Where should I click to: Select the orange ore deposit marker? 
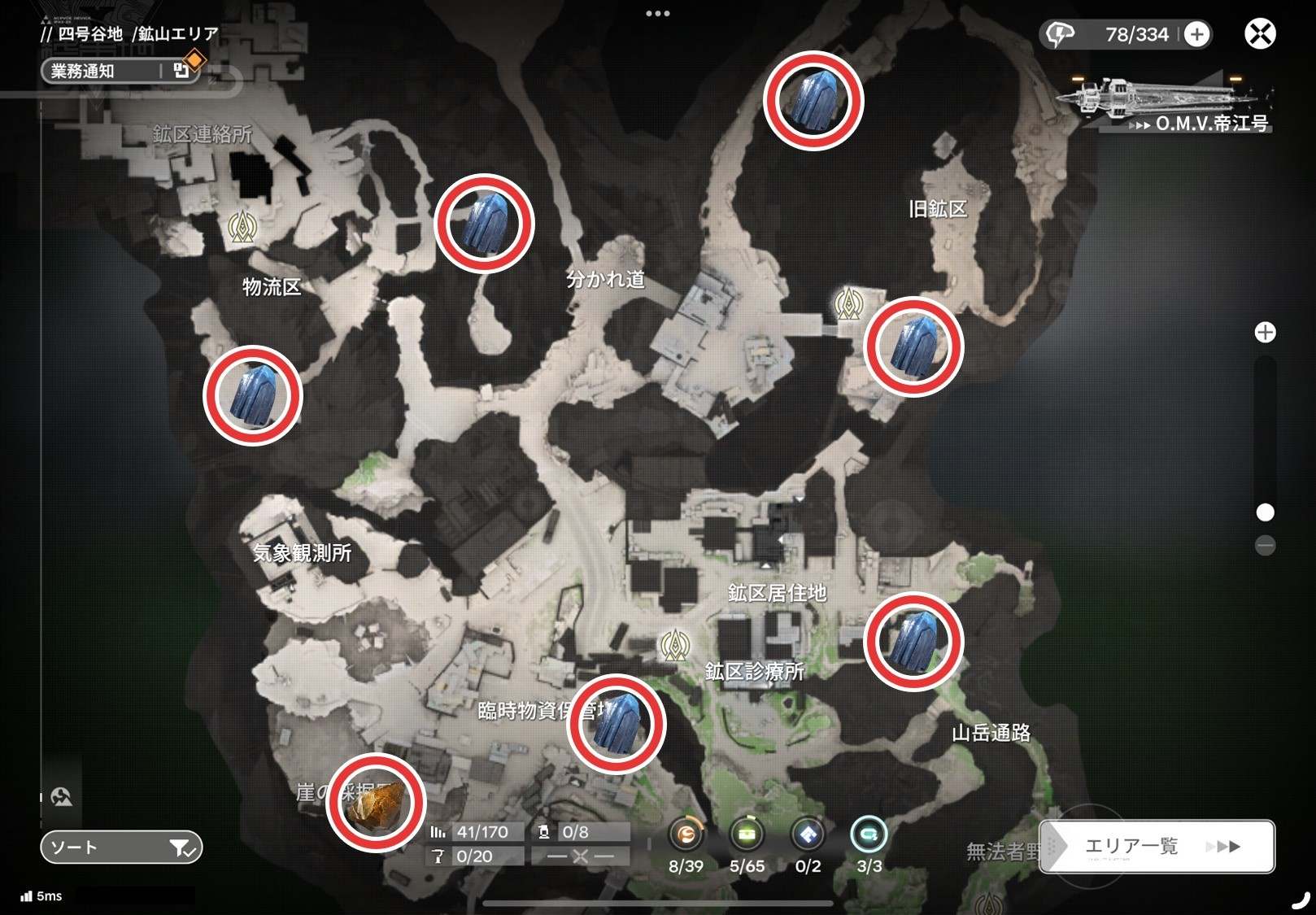[376, 803]
